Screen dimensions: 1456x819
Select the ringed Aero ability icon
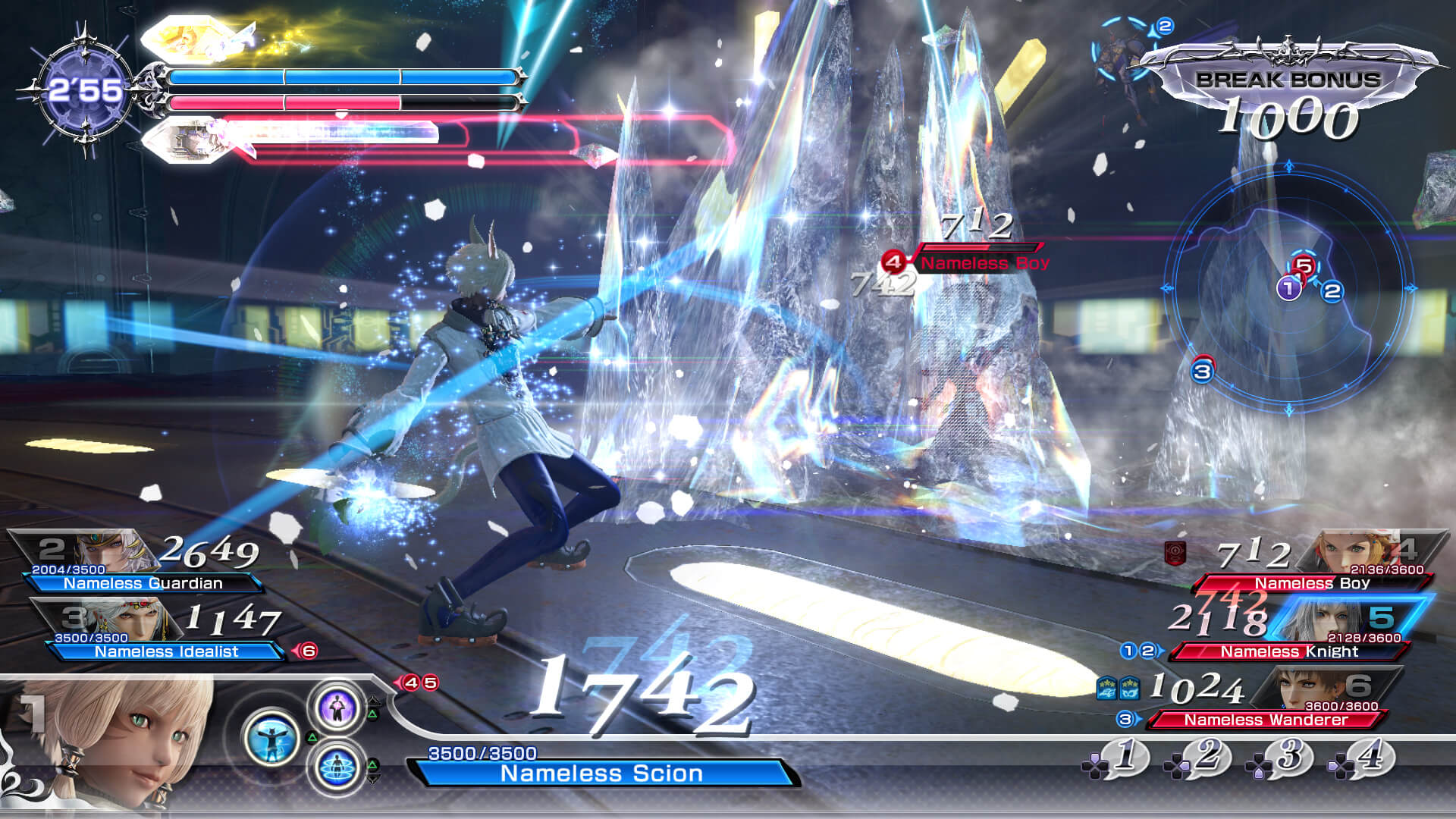[x=337, y=768]
